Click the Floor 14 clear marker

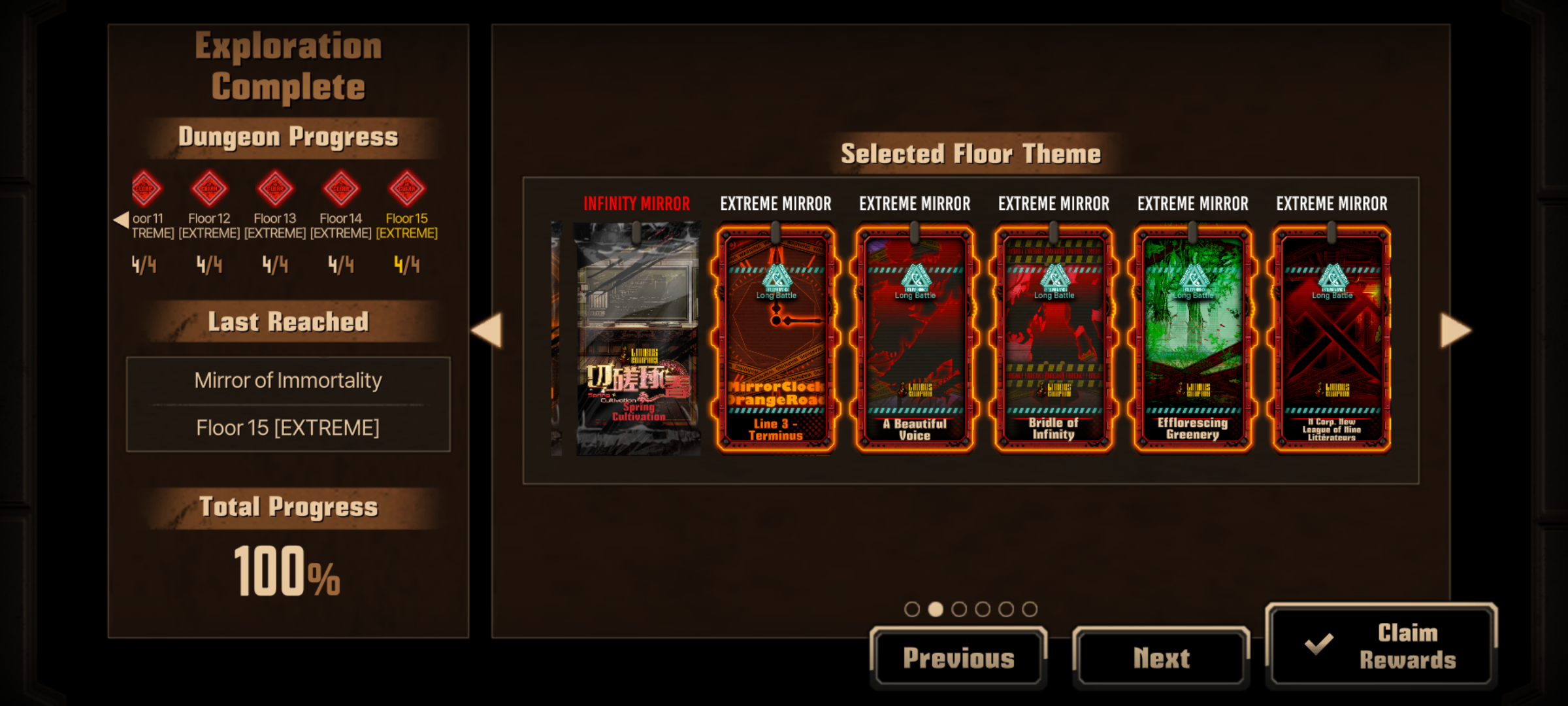click(341, 189)
